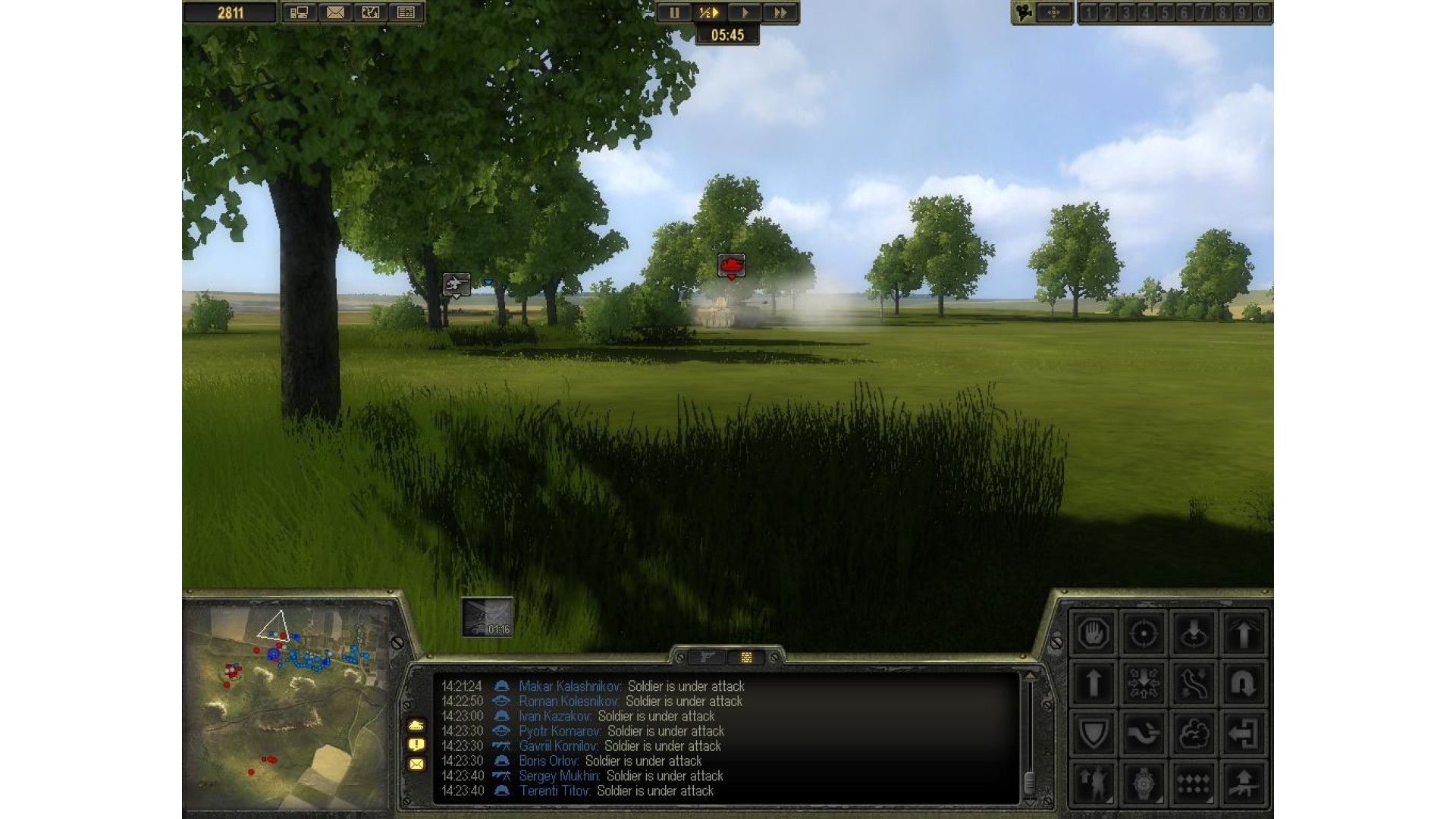
Task: Open the envelope messages button in top bar
Action: tap(334, 13)
